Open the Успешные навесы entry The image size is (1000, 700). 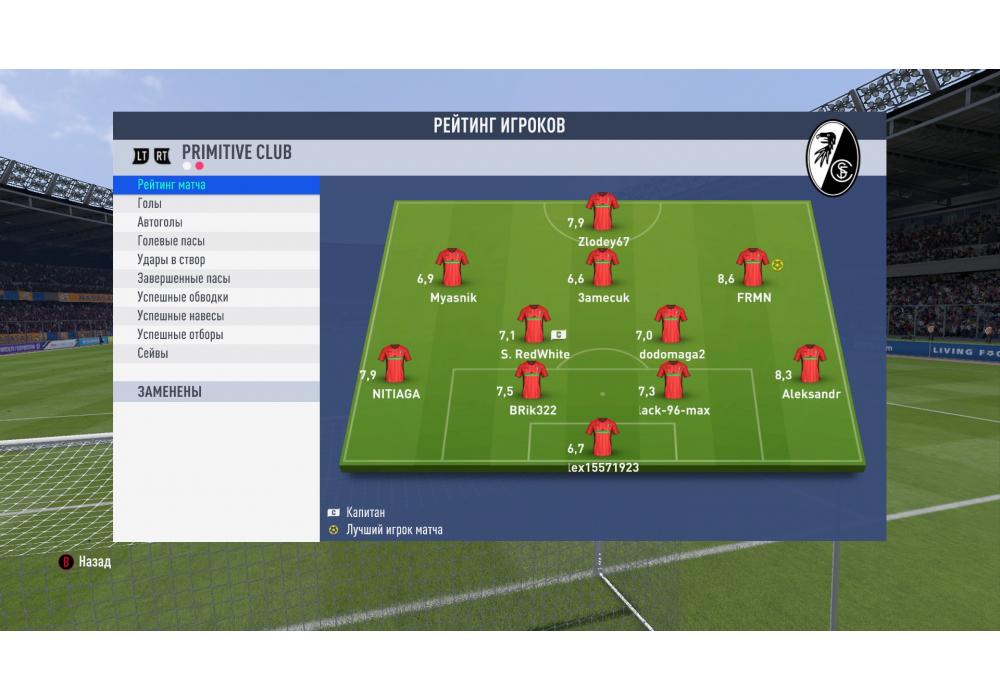[216, 316]
